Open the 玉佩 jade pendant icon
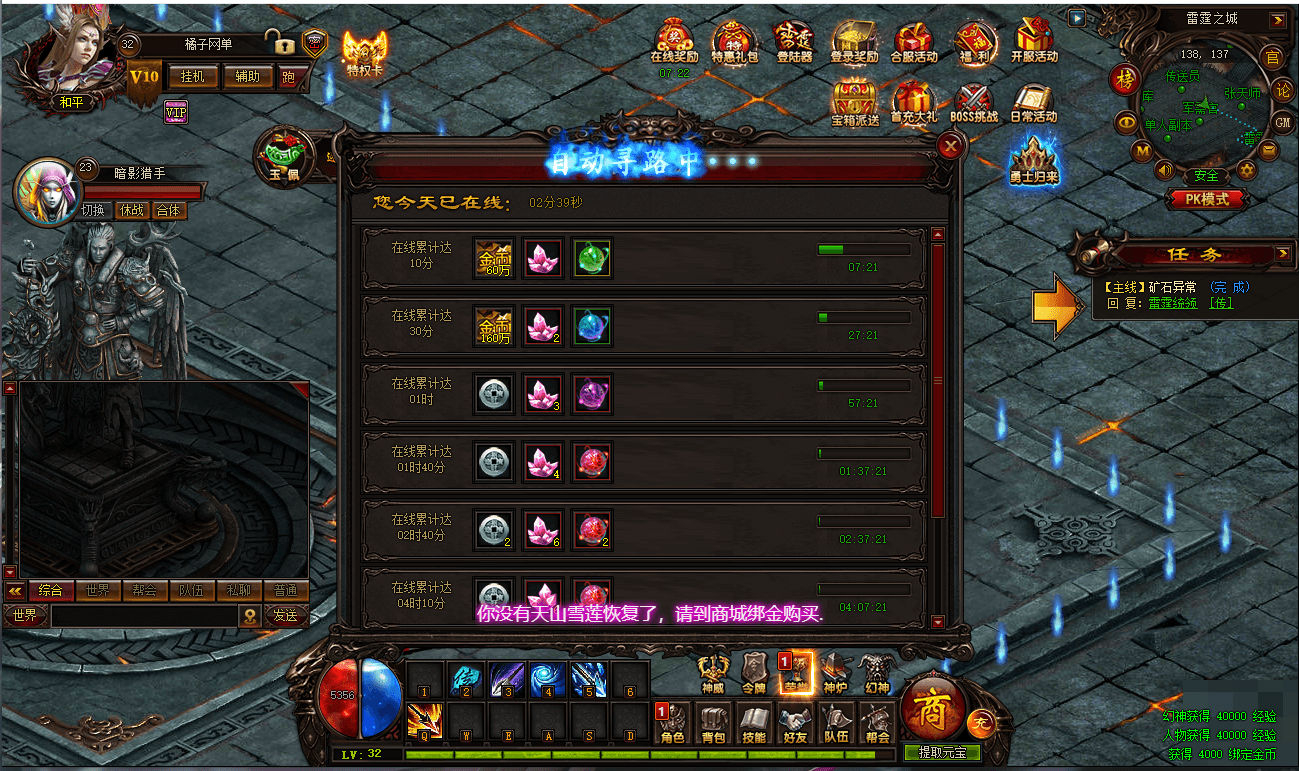1299x771 pixels. (x=279, y=156)
